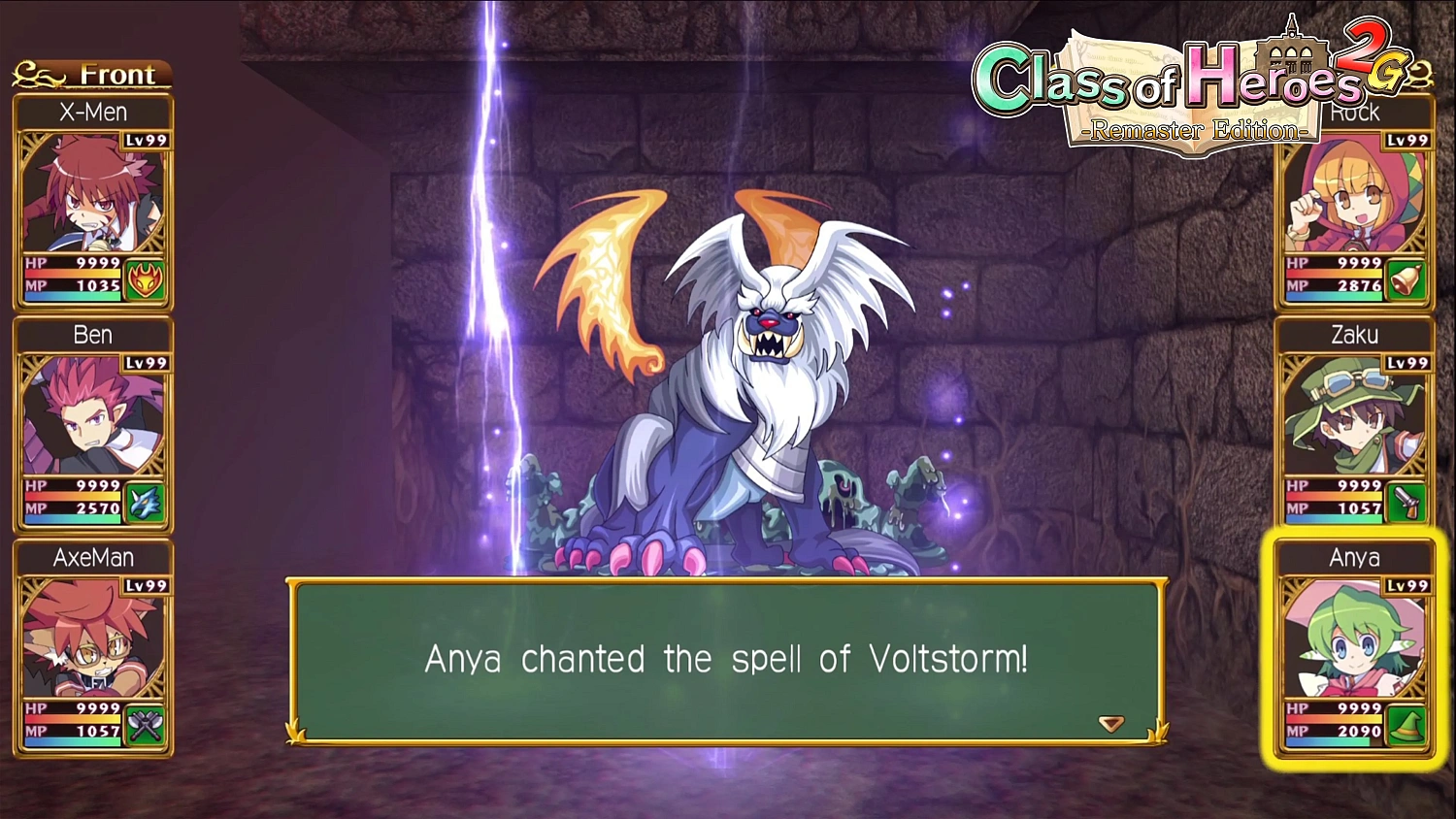The width and height of the screenshot is (1456, 819).
Task: Select AxeMan's crossed axes icon
Action: tap(144, 726)
